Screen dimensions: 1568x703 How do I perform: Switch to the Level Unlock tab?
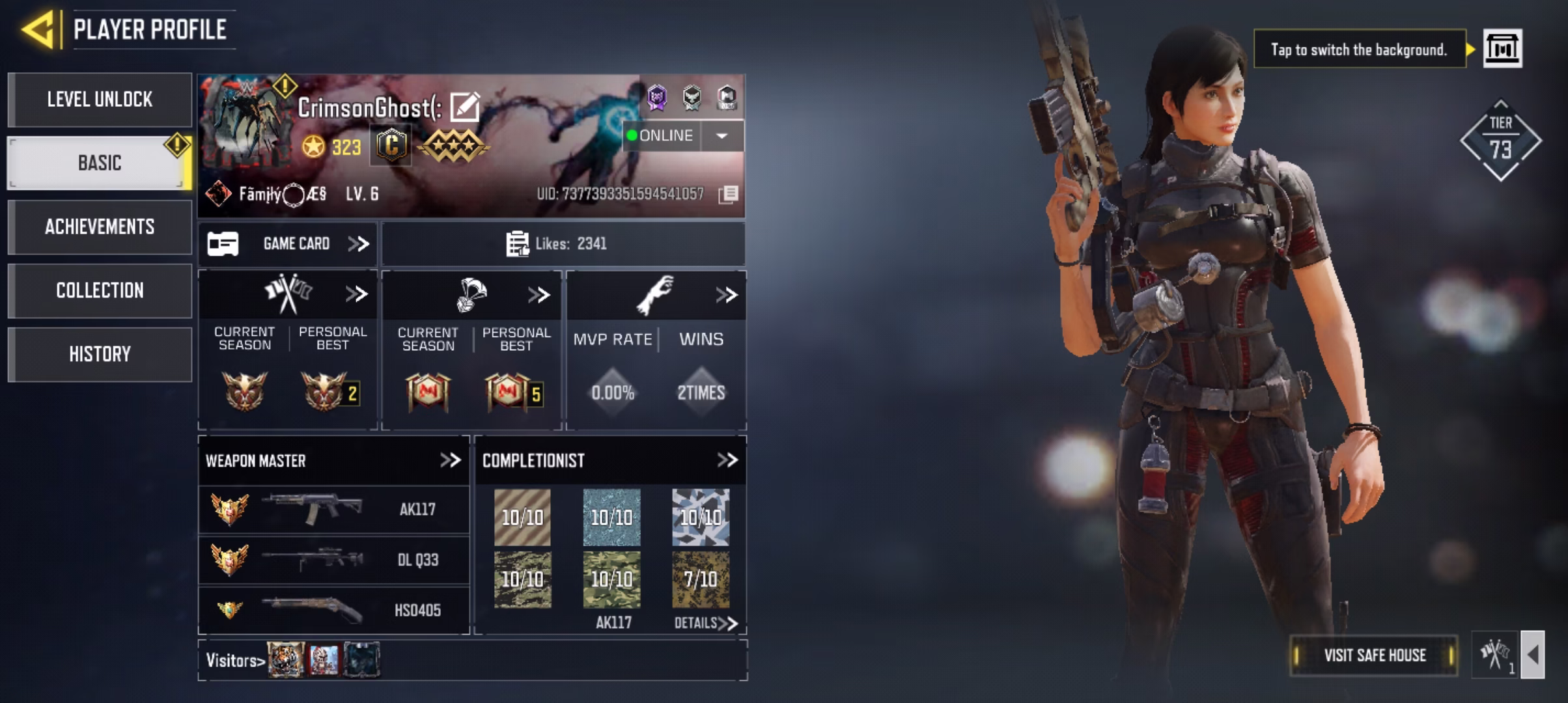click(100, 100)
